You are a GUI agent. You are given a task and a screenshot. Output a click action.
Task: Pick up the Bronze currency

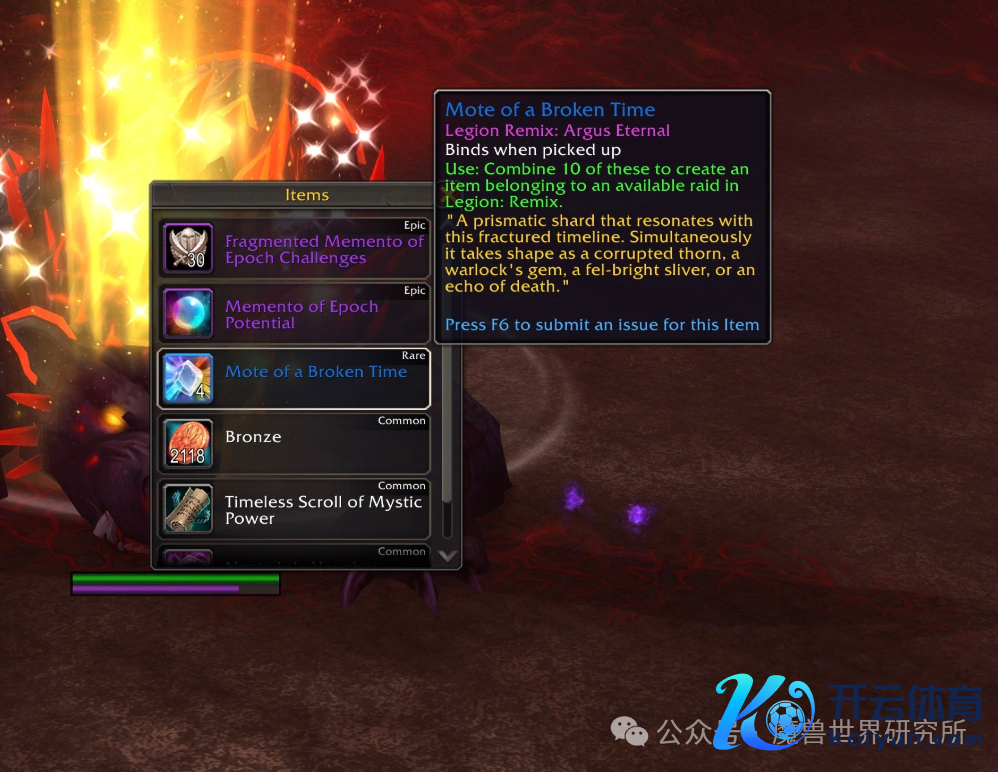pos(294,444)
